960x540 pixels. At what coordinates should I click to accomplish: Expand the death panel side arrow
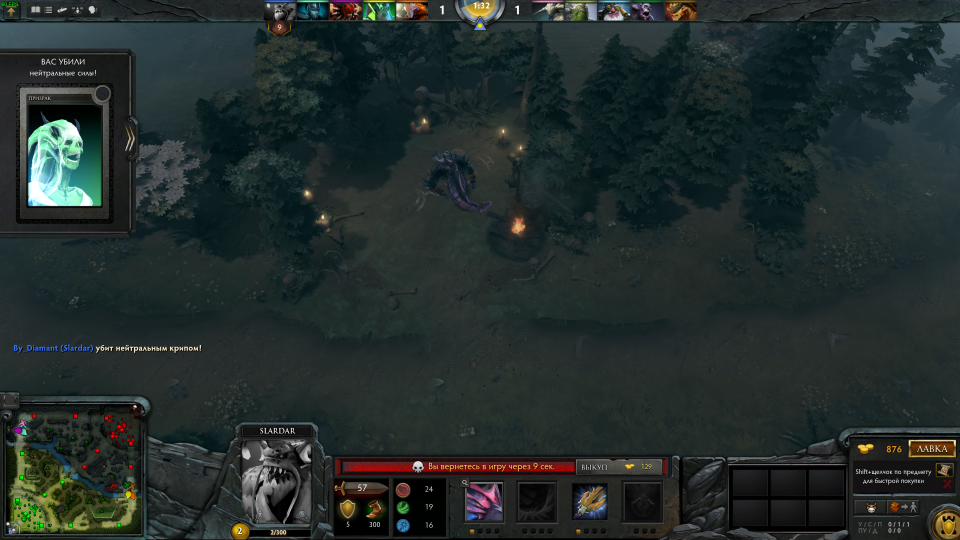130,139
